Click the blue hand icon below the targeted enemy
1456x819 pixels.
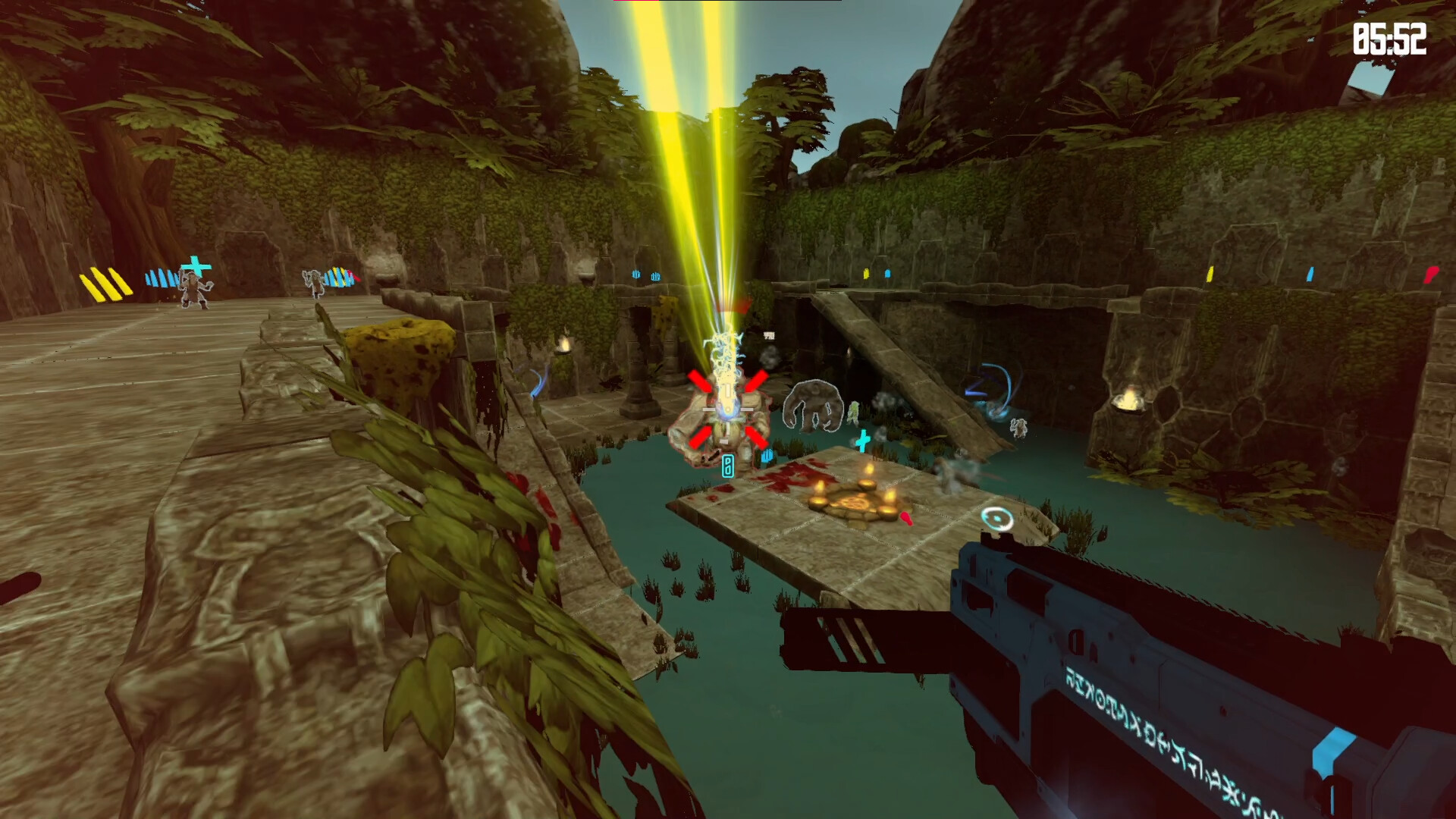click(x=767, y=454)
